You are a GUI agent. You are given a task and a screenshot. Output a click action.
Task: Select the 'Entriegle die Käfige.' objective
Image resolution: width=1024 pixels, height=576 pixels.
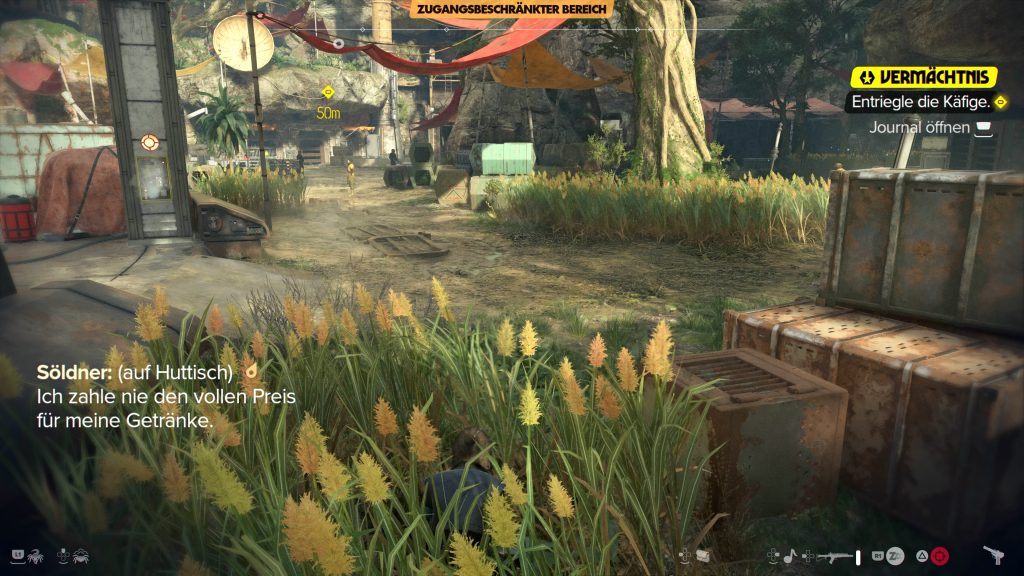[920, 102]
